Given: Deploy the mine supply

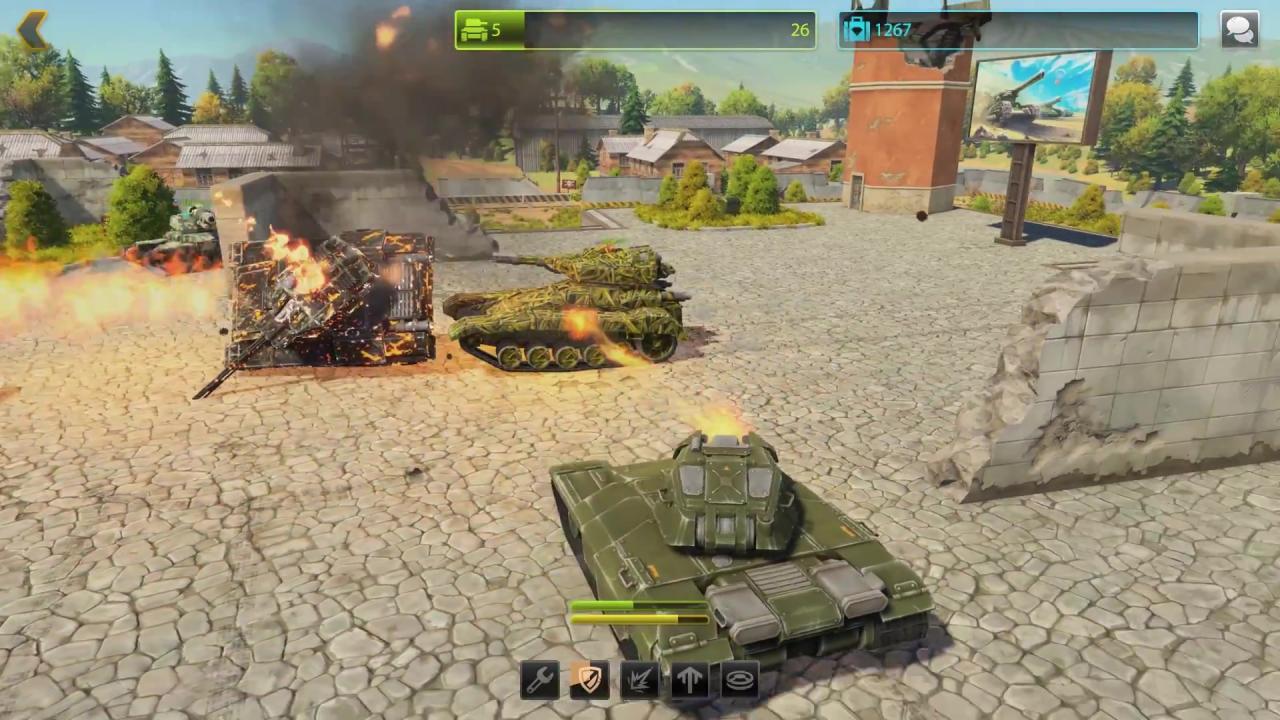Looking at the screenshot, I should click(740, 681).
